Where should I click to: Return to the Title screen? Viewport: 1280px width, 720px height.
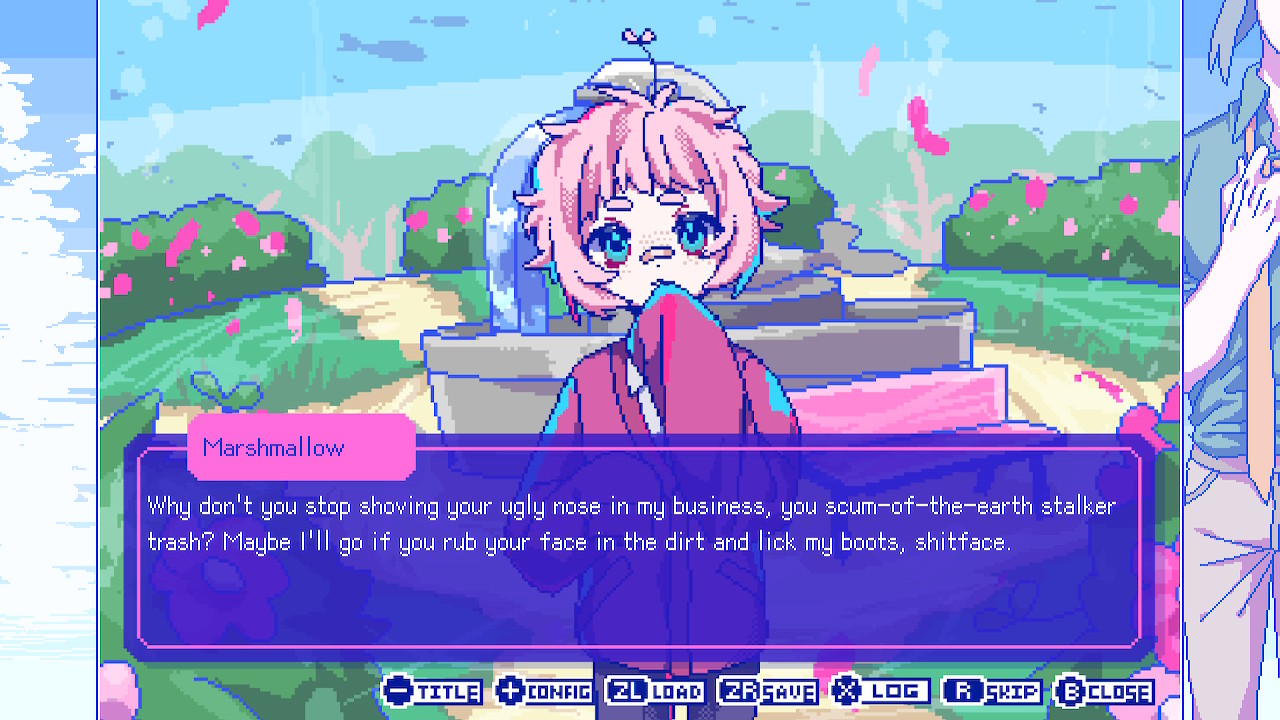tap(433, 691)
